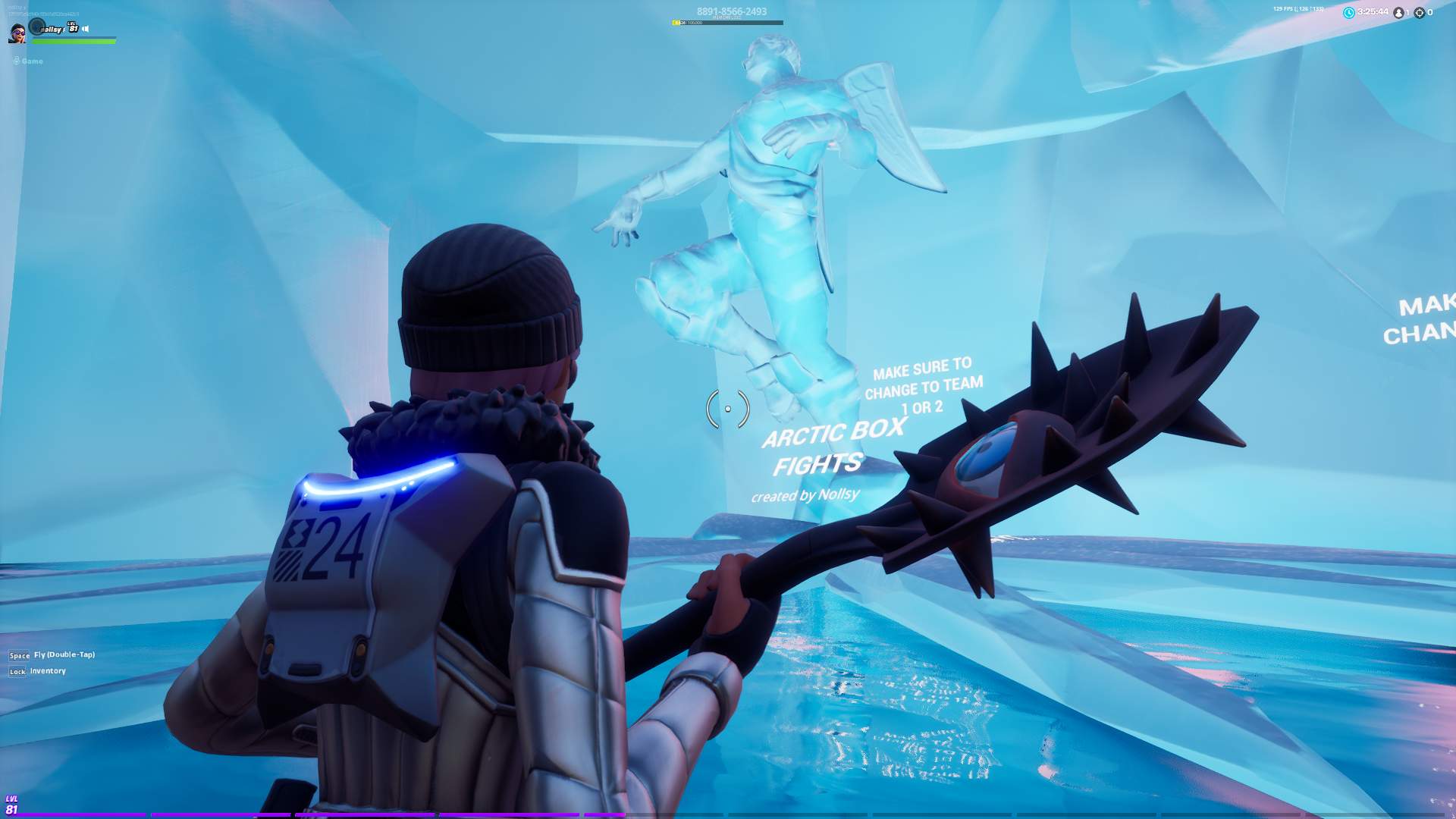The image size is (1456, 819).
Task: Click the island code 8891-8566-2493
Action: (731, 11)
